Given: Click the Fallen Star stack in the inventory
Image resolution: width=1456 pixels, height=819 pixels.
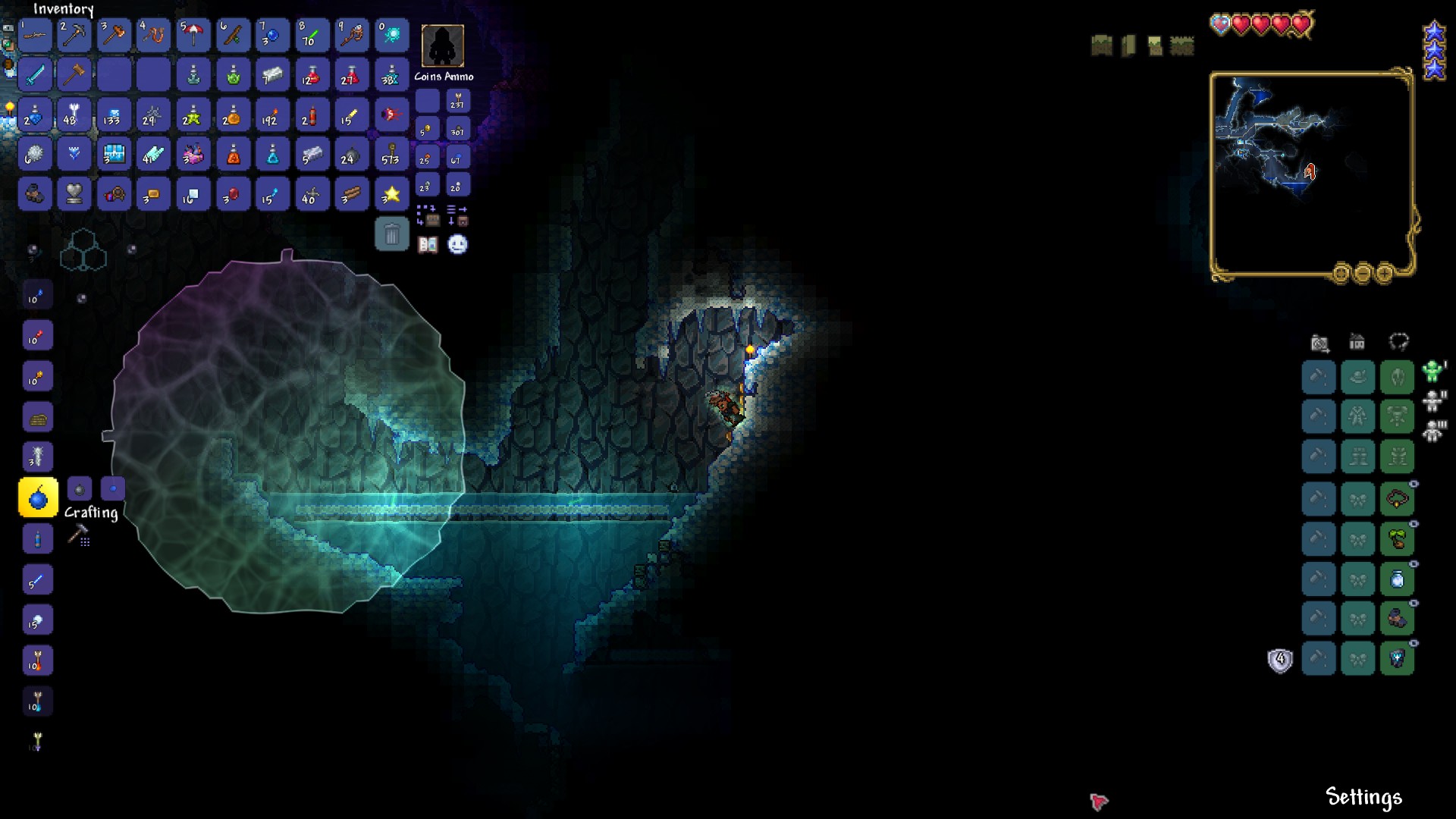Looking at the screenshot, I should (x=392, y=193).
